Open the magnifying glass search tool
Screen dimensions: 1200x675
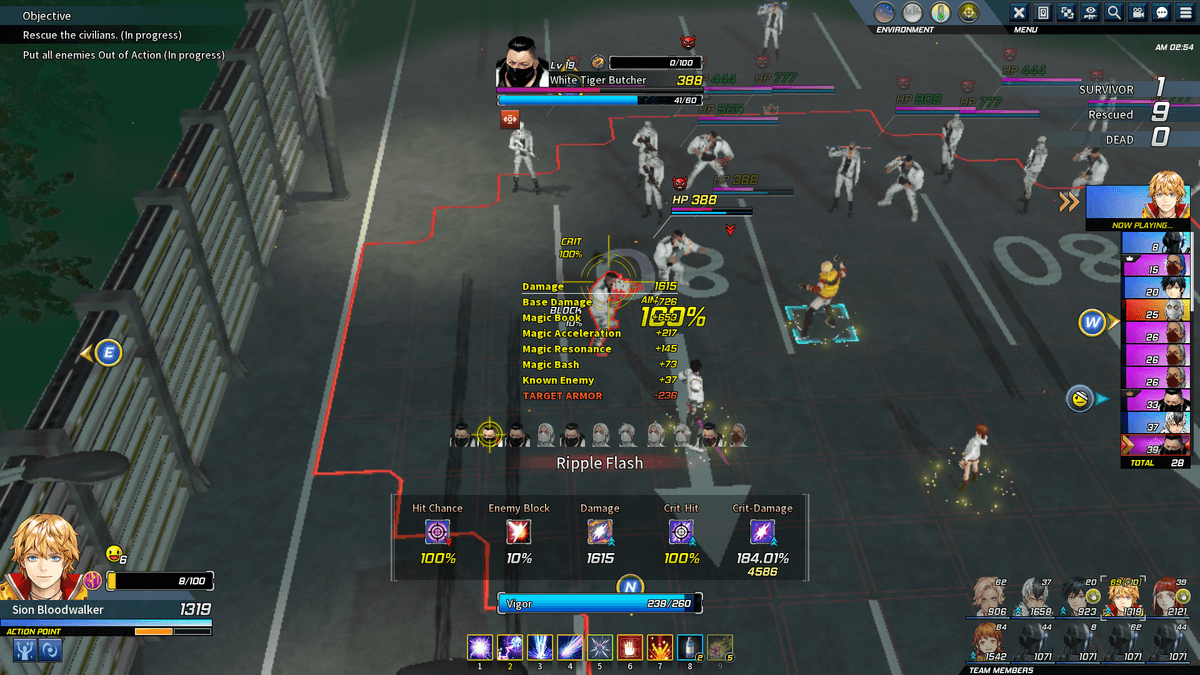1115,12
